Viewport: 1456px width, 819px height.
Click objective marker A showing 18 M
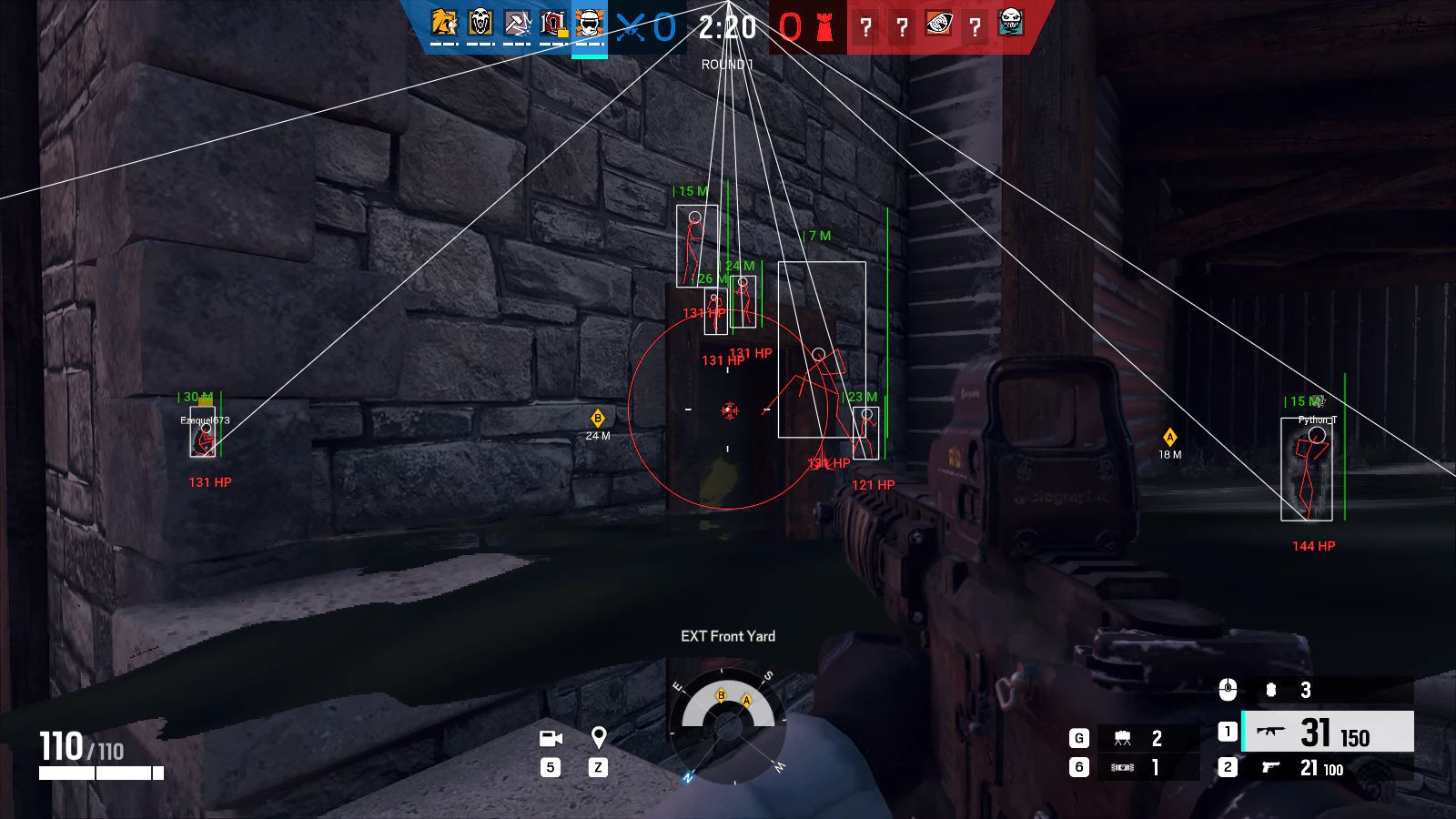[x=1170, y=438]
